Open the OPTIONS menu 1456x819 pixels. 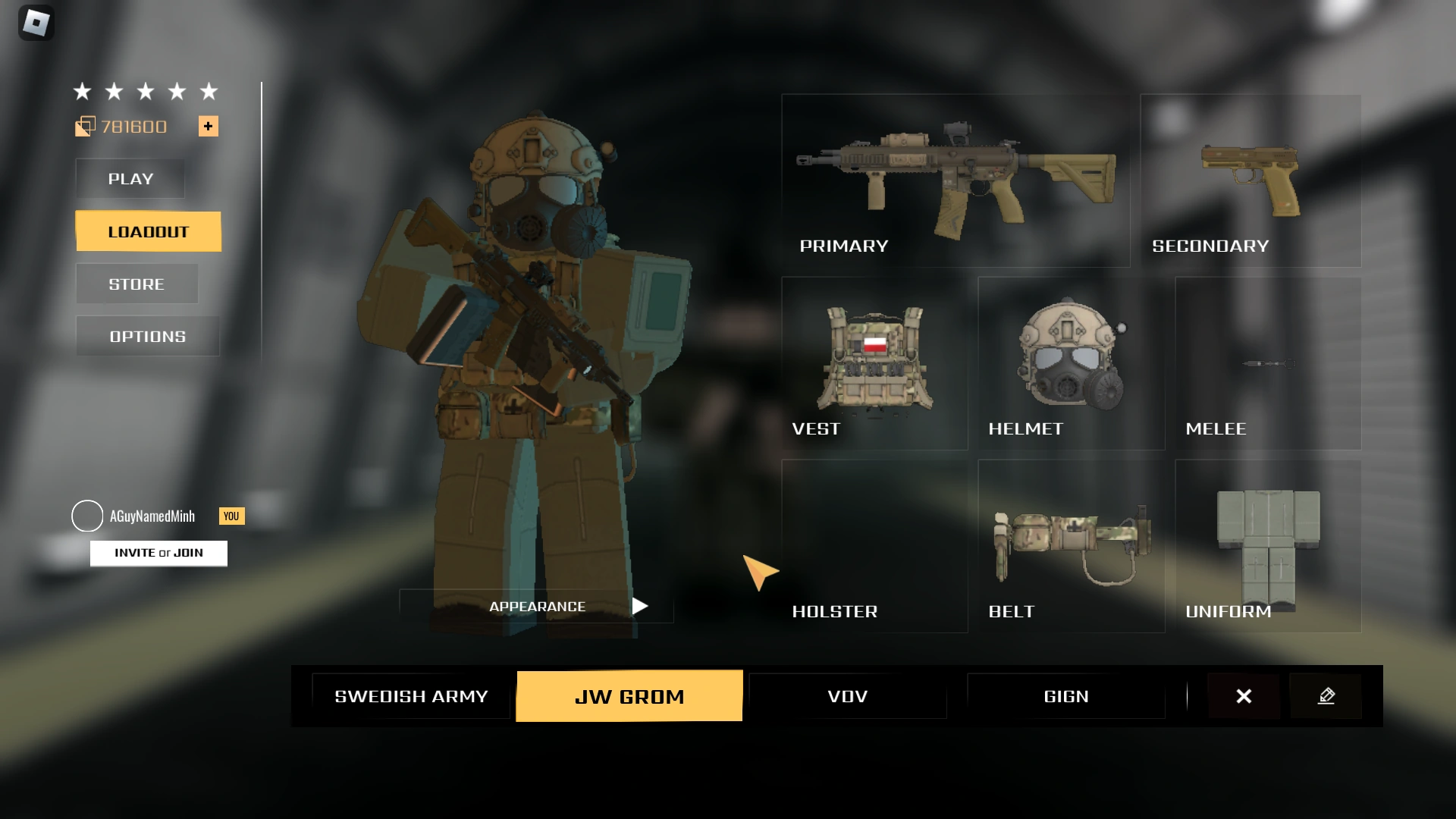pos(146,336)
